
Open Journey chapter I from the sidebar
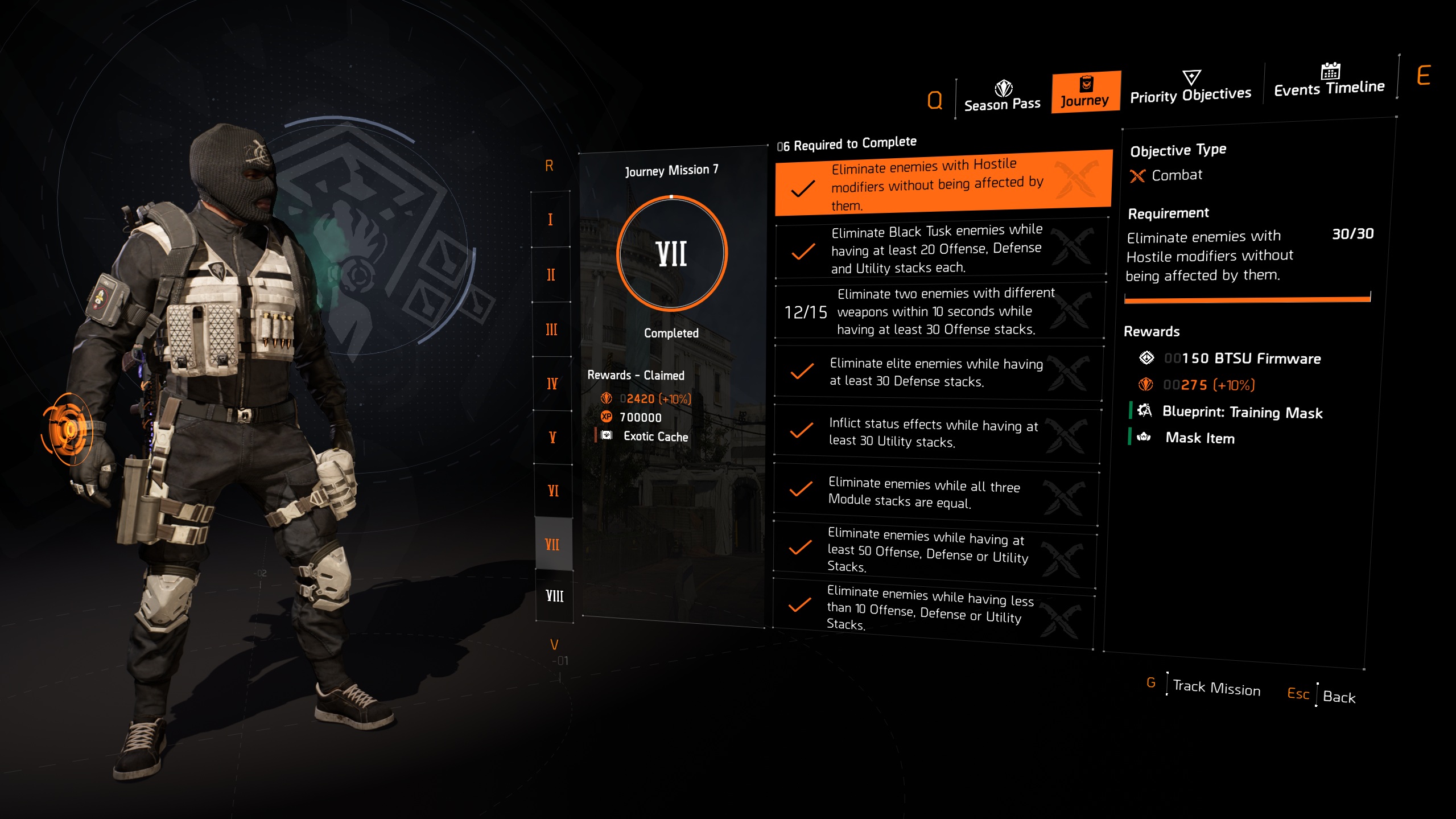(550, 220)
